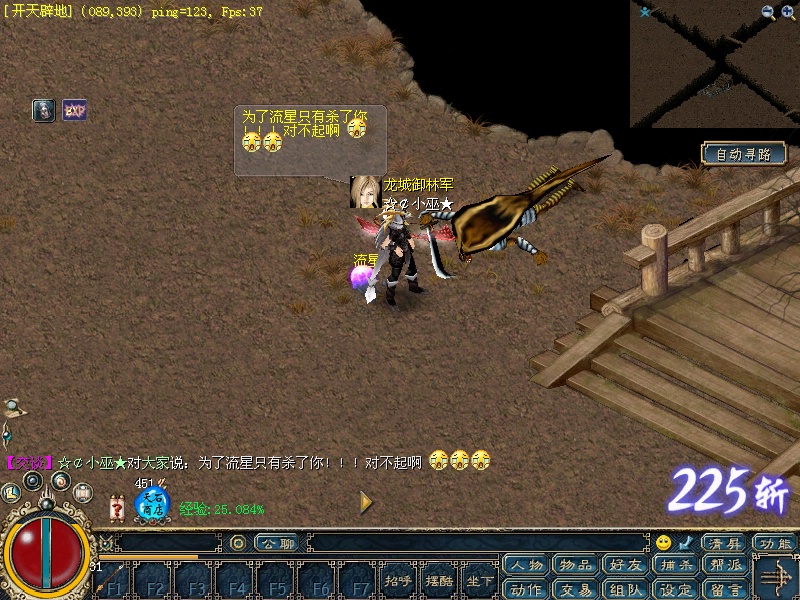Open the 物品 inventory panel

click(x=576, y=565)
